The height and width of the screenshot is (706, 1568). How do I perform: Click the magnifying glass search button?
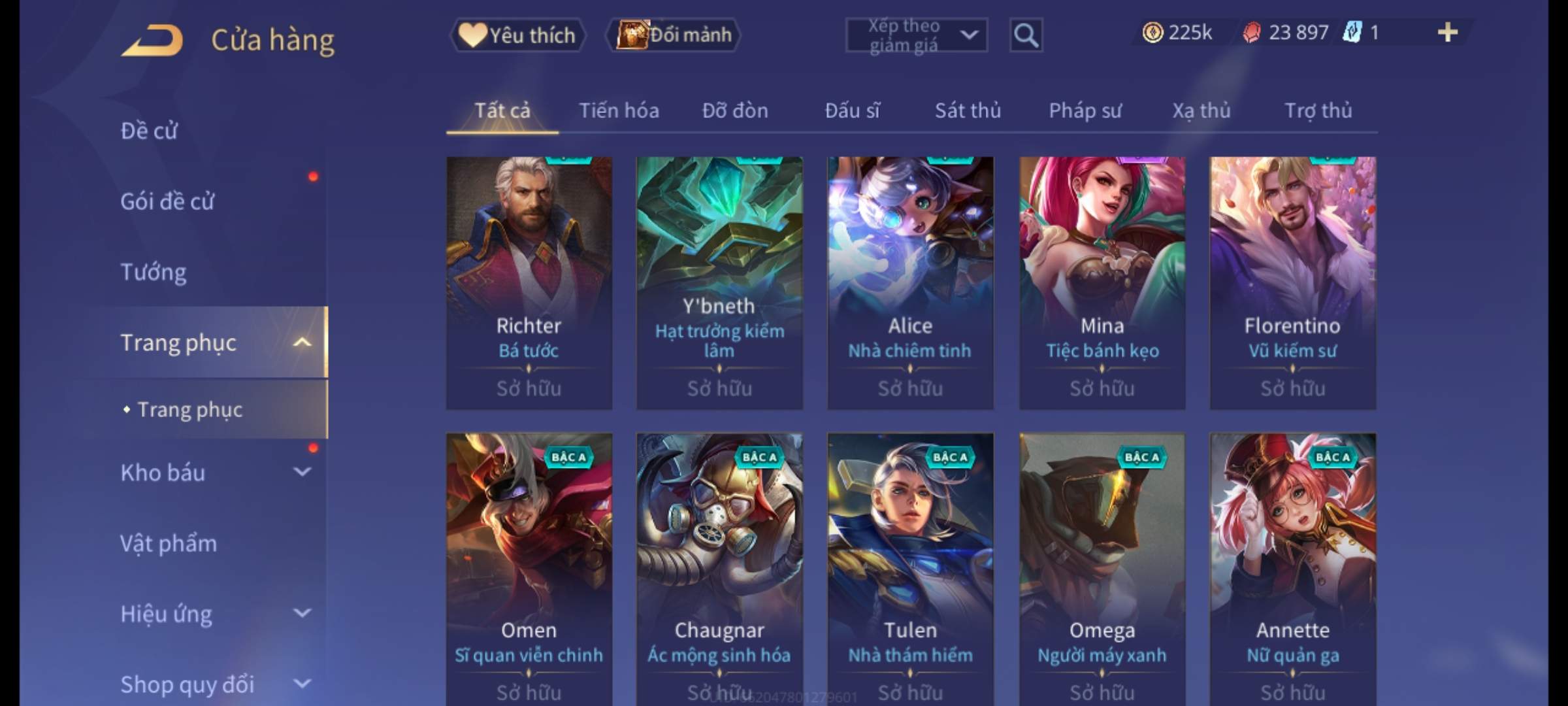(1025, 35)
